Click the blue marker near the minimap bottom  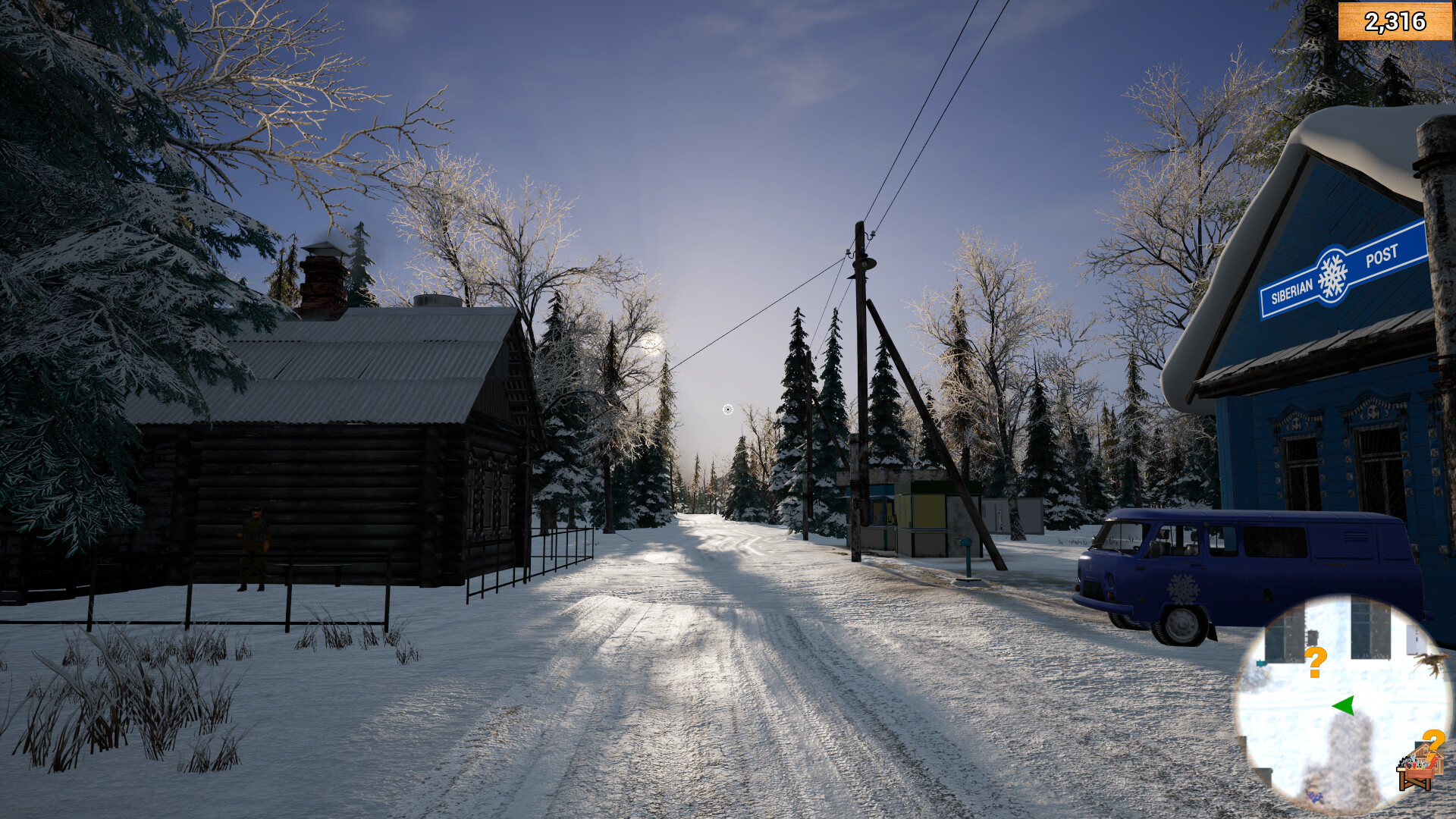tap(1314, 797)
